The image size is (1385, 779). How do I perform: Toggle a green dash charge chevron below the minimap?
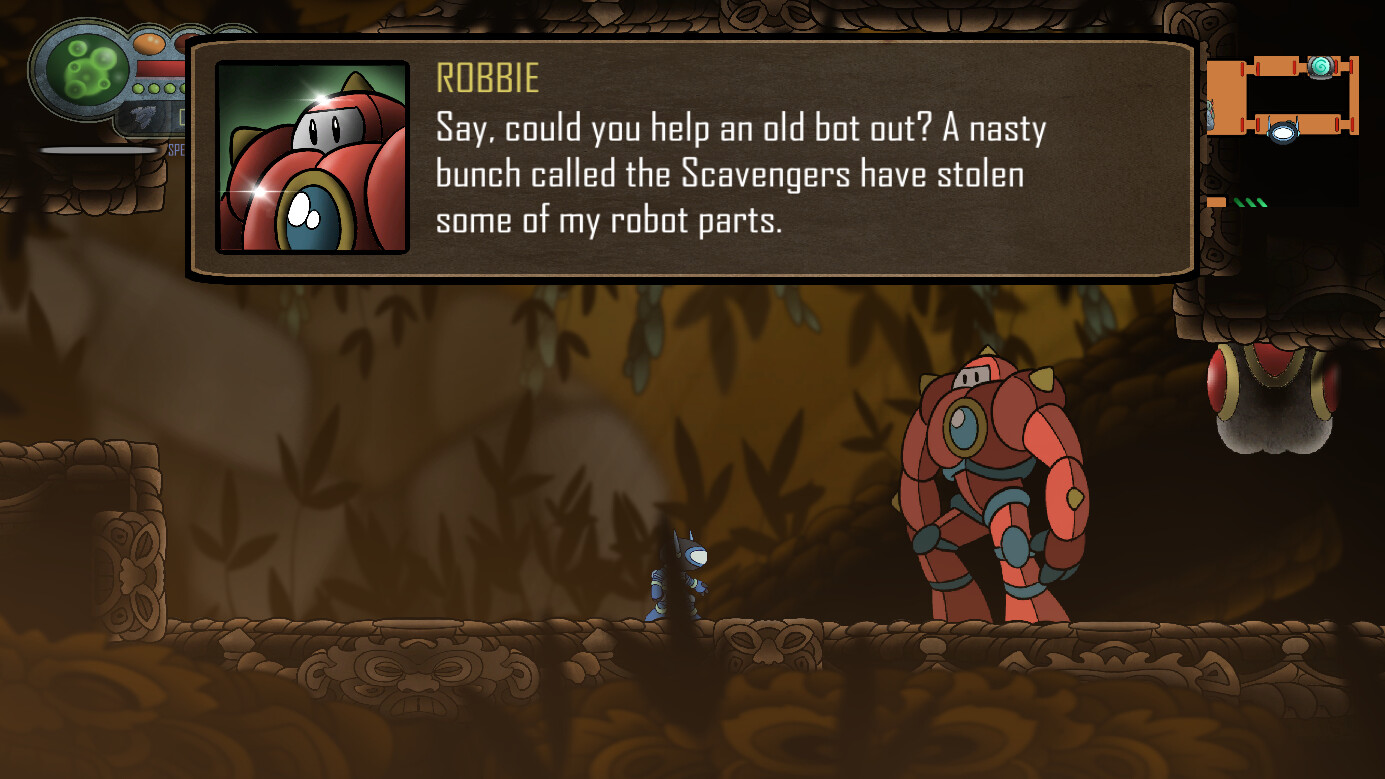[x=1250, y=201]
